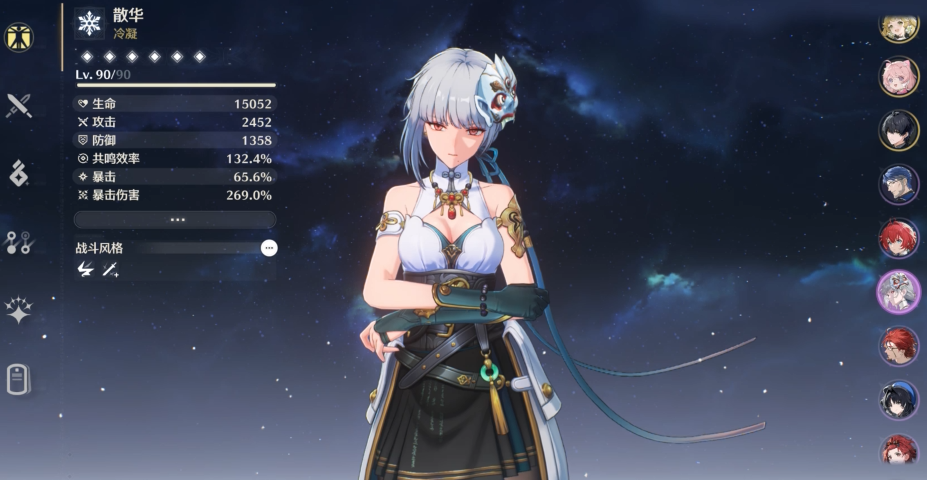Select the character status tab

19,37
